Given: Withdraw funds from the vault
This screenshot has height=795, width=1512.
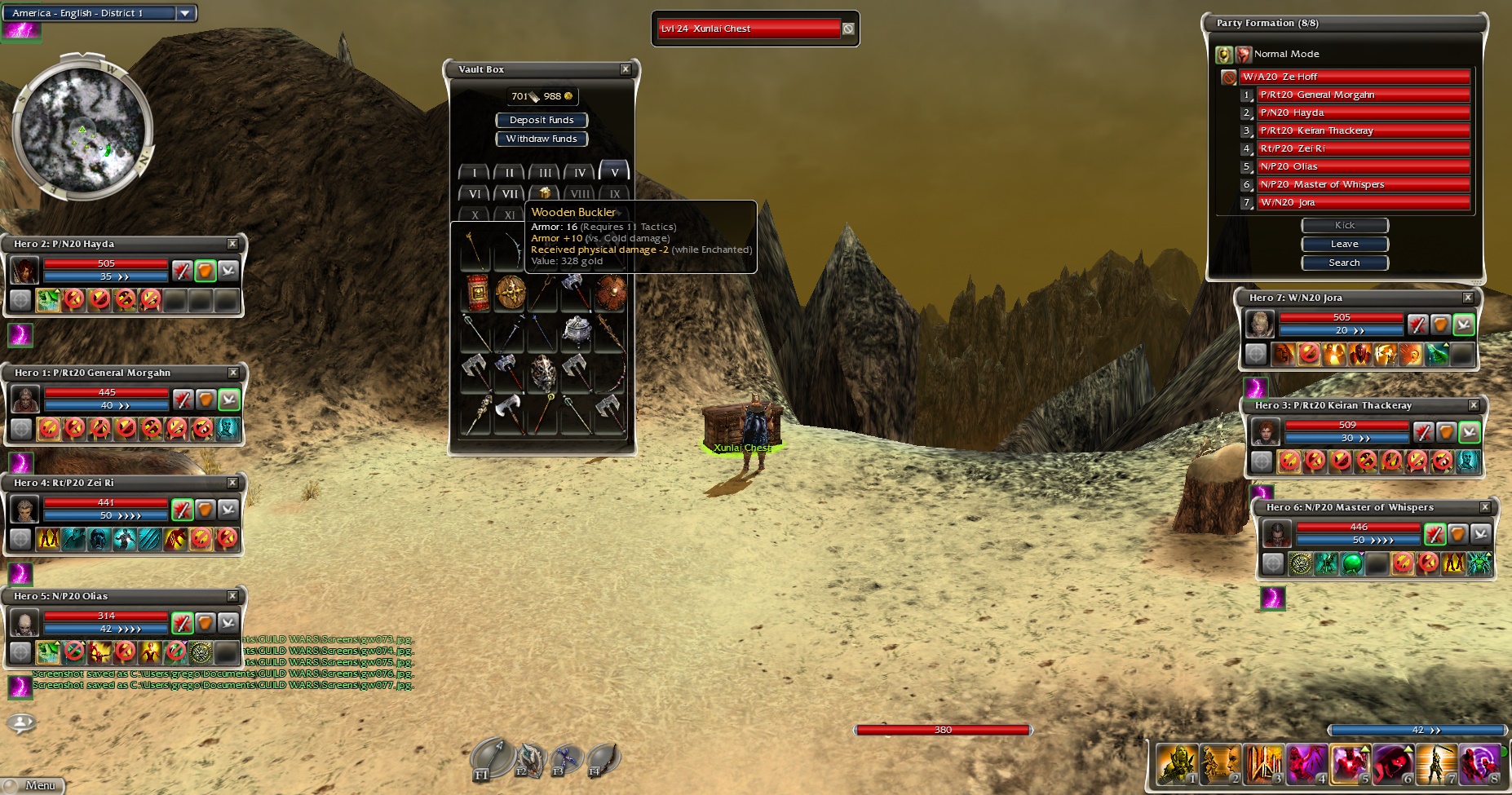Looking at the screenshot, I should point(542,139).
